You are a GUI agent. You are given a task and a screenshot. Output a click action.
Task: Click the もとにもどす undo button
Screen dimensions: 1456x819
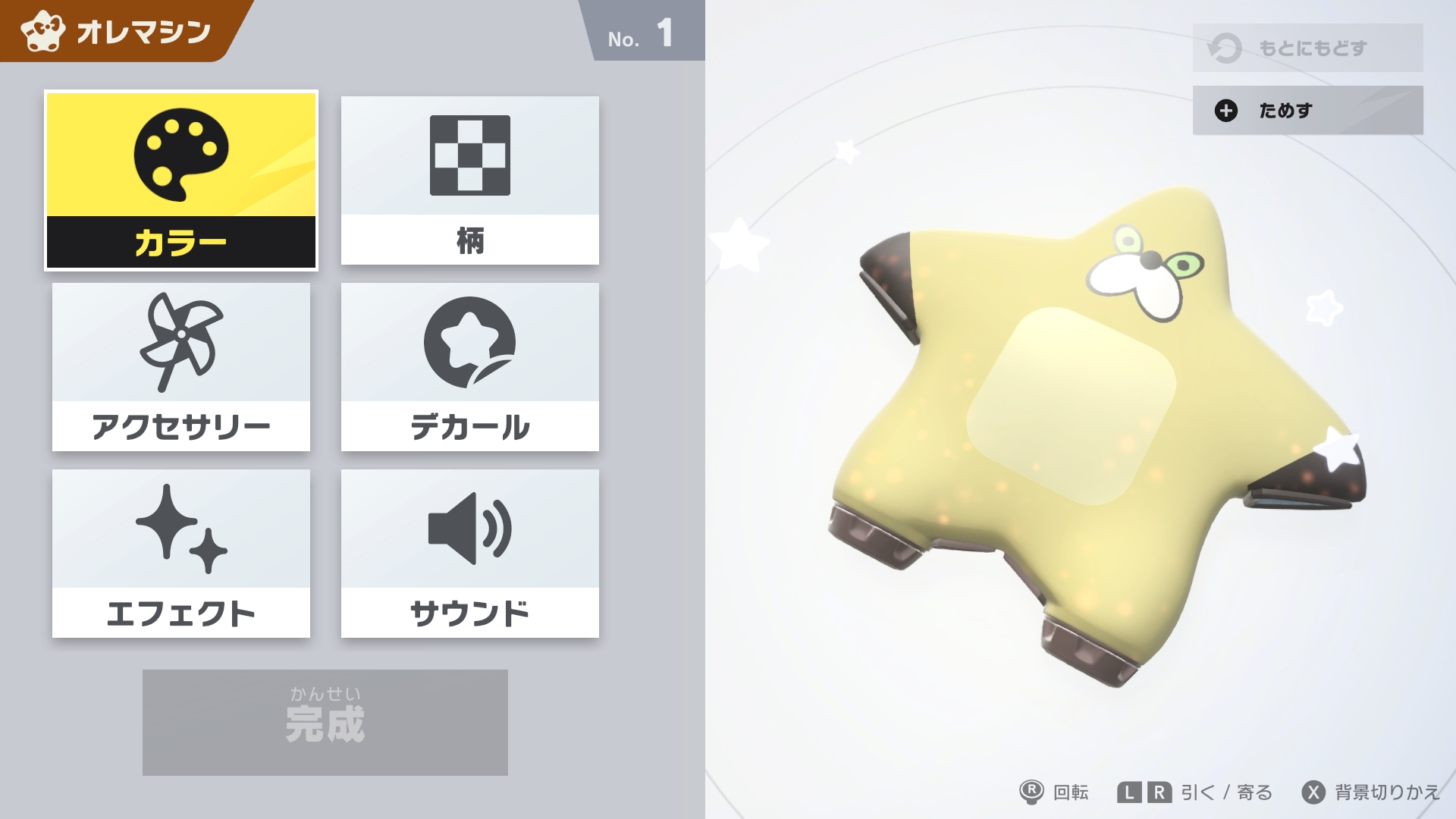click(1307, 48)
